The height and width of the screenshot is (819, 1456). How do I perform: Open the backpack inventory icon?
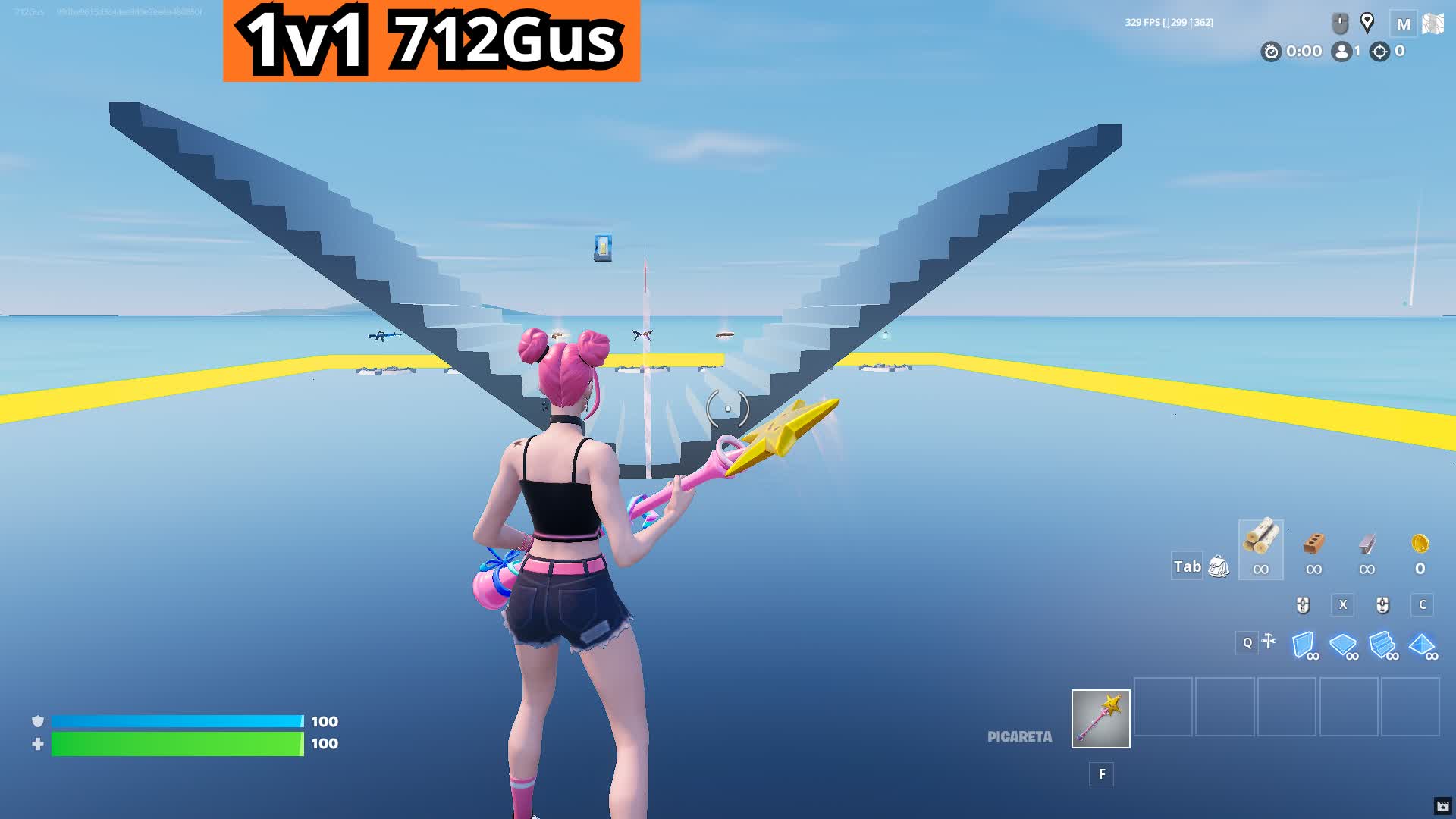click(x=1218, y=568)
